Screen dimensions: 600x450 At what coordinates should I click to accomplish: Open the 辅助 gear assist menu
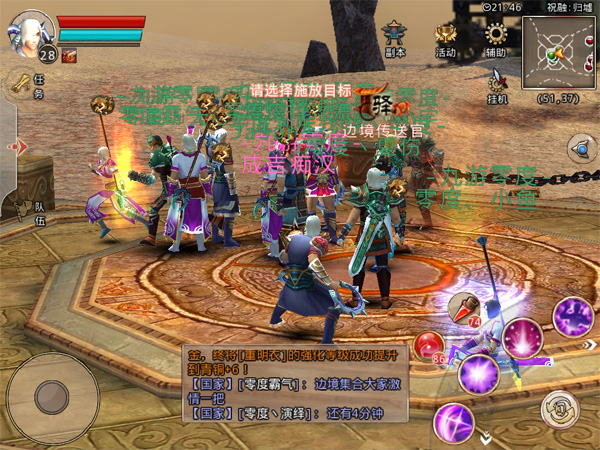coord(496,38)
